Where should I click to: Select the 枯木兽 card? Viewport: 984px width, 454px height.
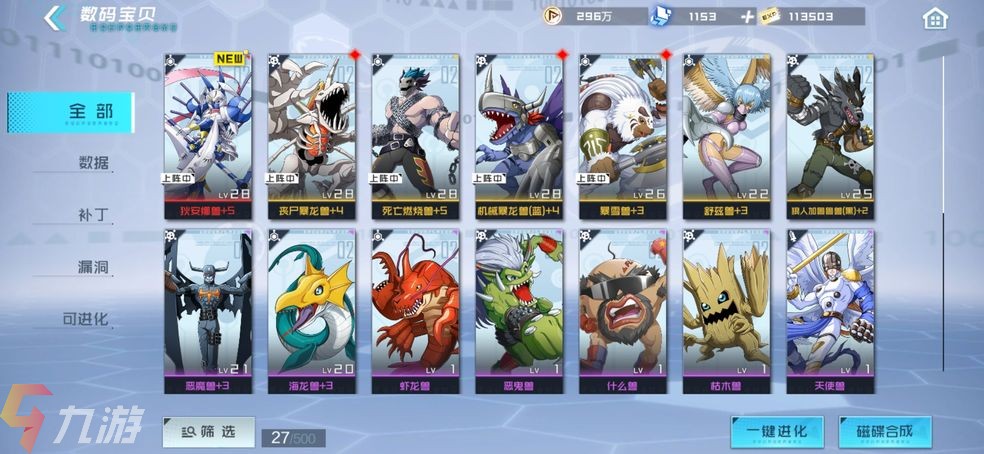point(726,310)
